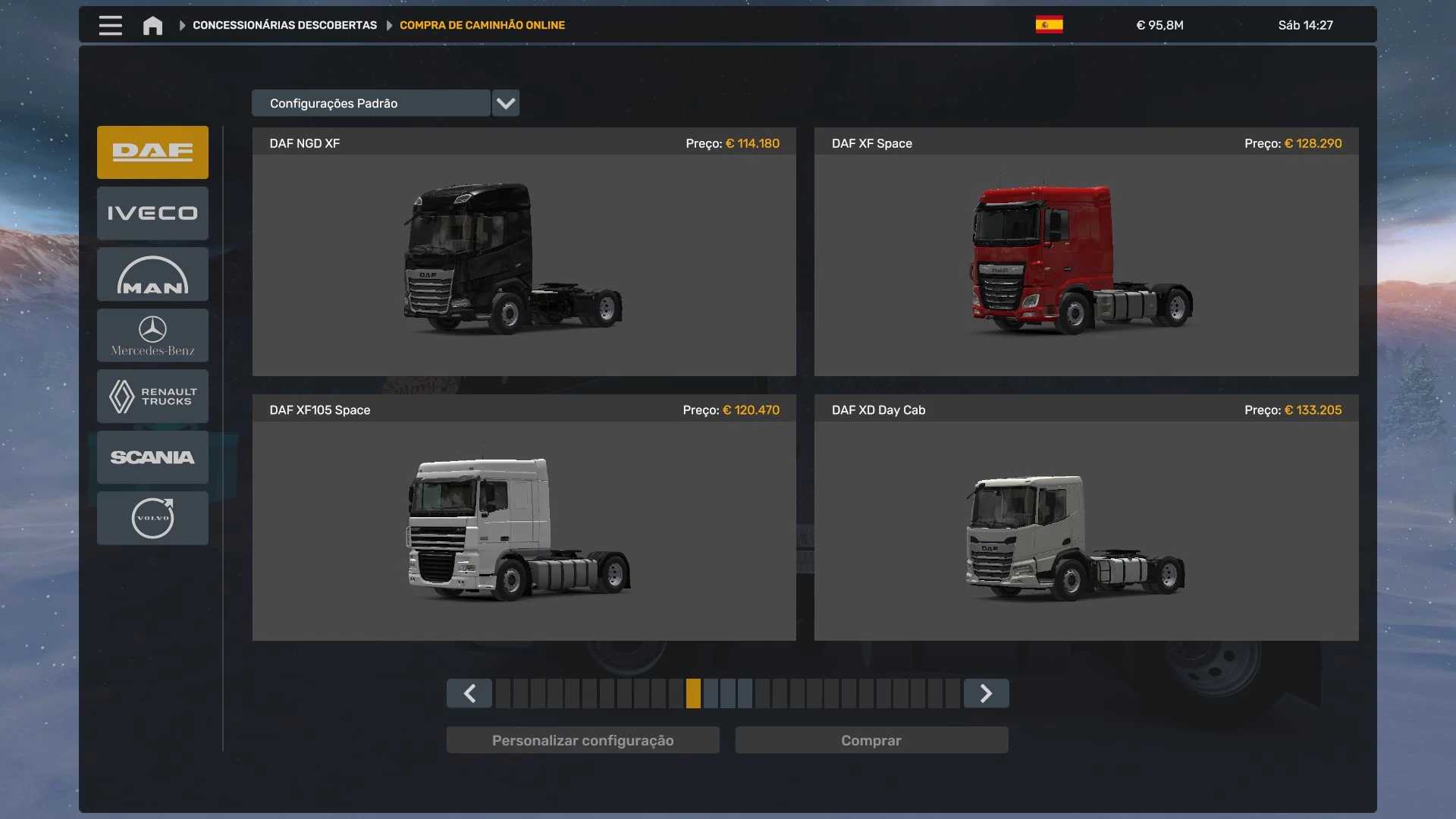Go to the next page arrow
Viewport: 1456px width, 819px height.
[986, 693]
